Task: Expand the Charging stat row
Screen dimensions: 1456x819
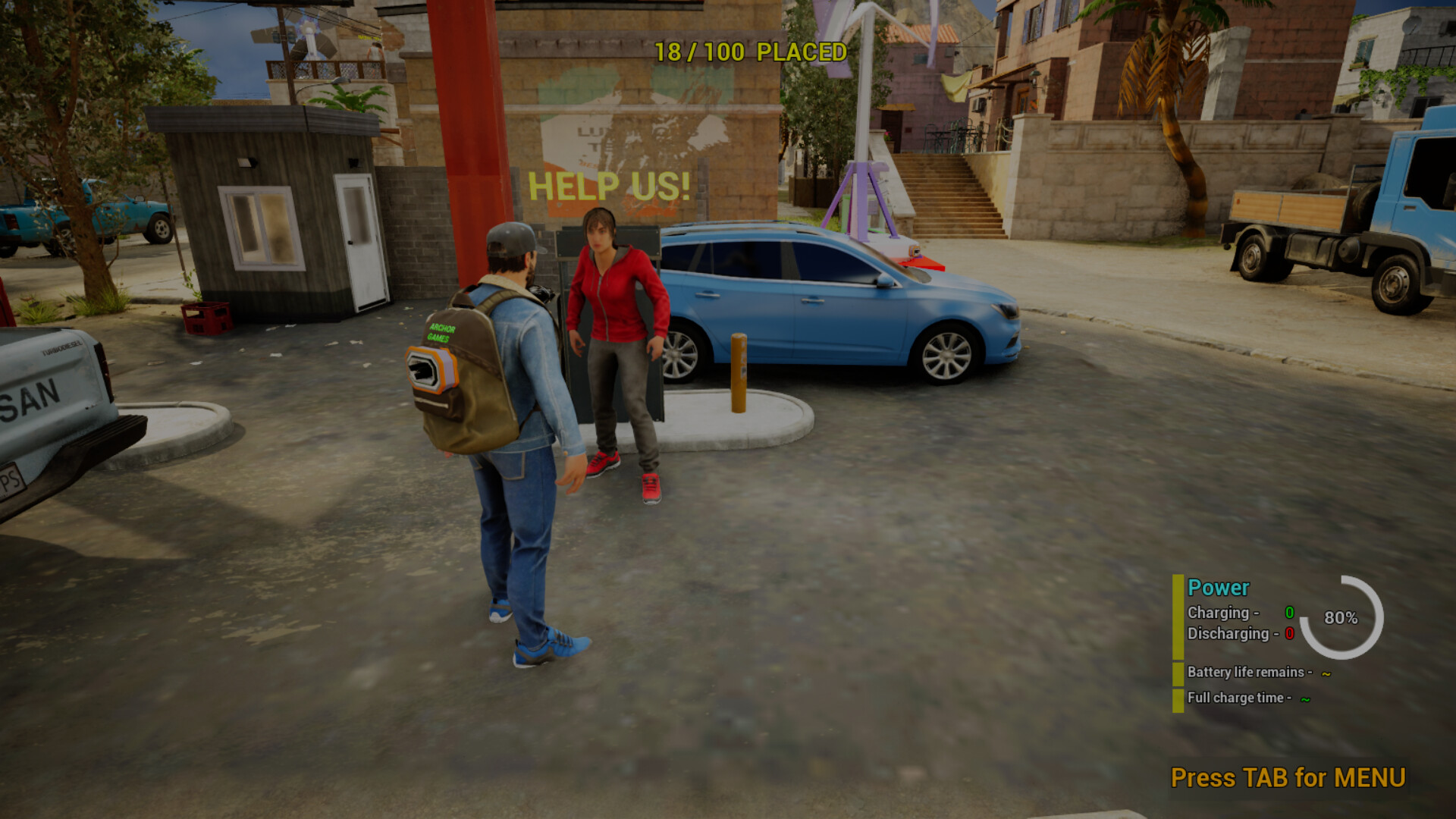Action: (x=1220, y=613)
